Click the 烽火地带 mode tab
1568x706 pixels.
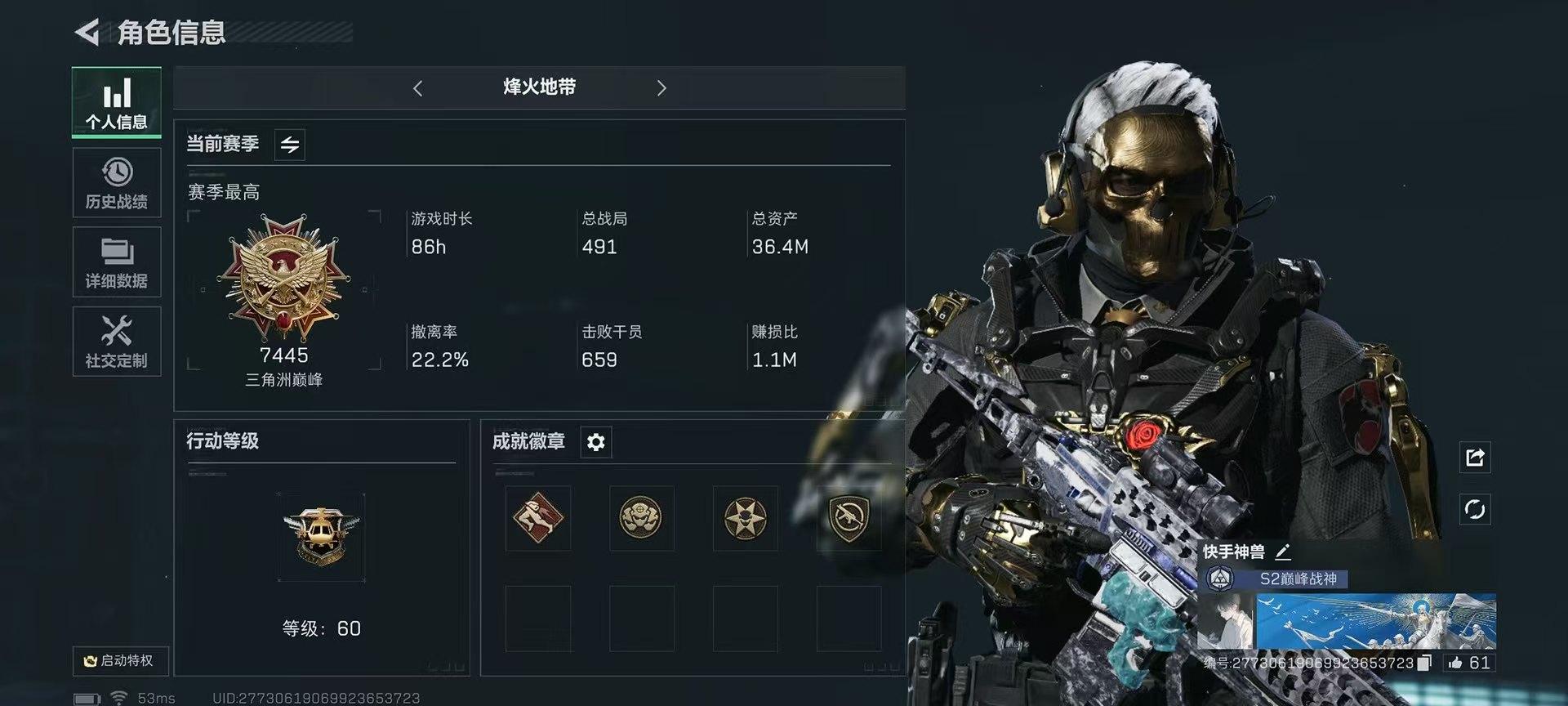pyautogui.click(x=541, y=87)
